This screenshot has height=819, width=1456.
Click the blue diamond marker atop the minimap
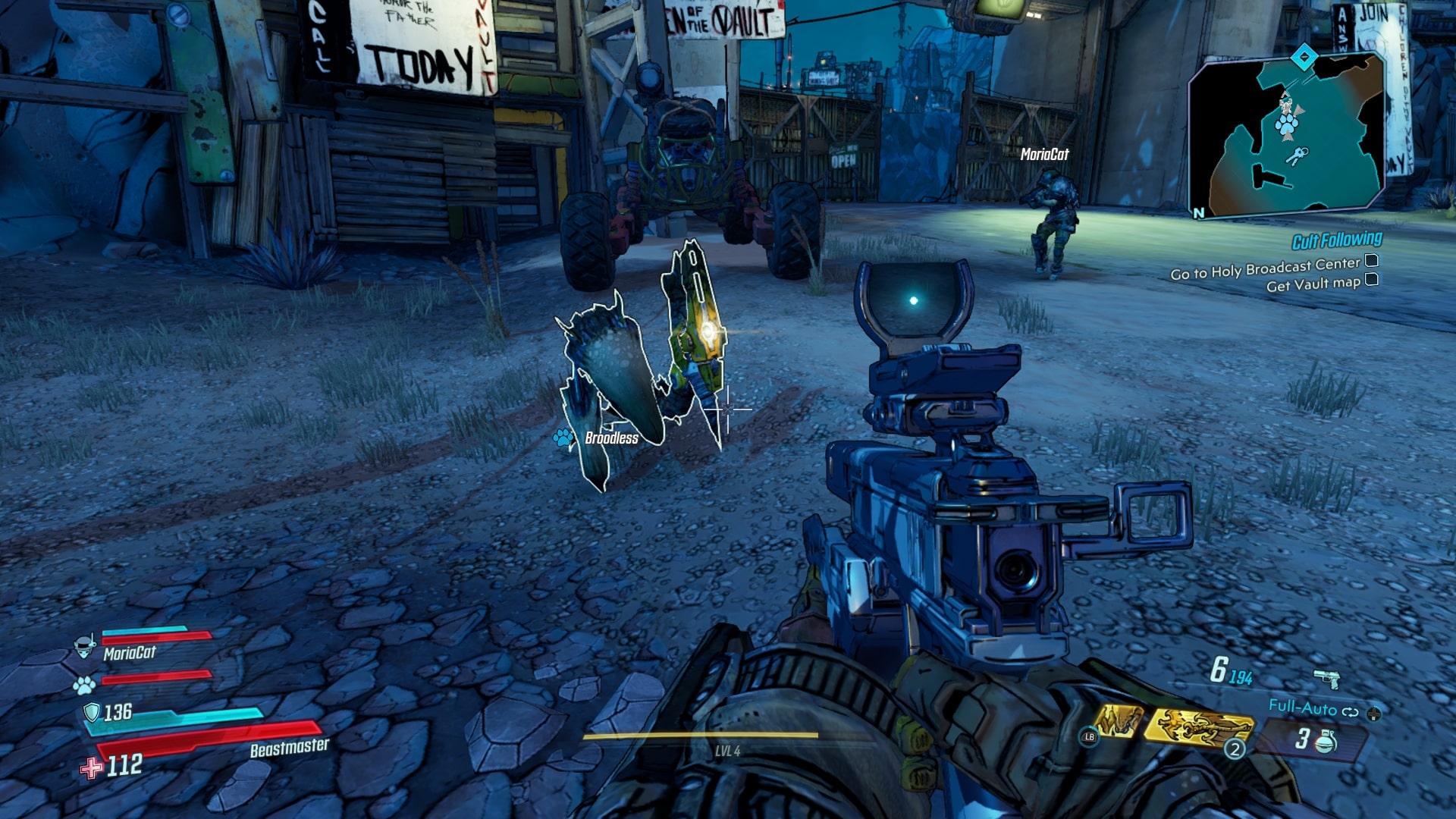[1304, 57]
